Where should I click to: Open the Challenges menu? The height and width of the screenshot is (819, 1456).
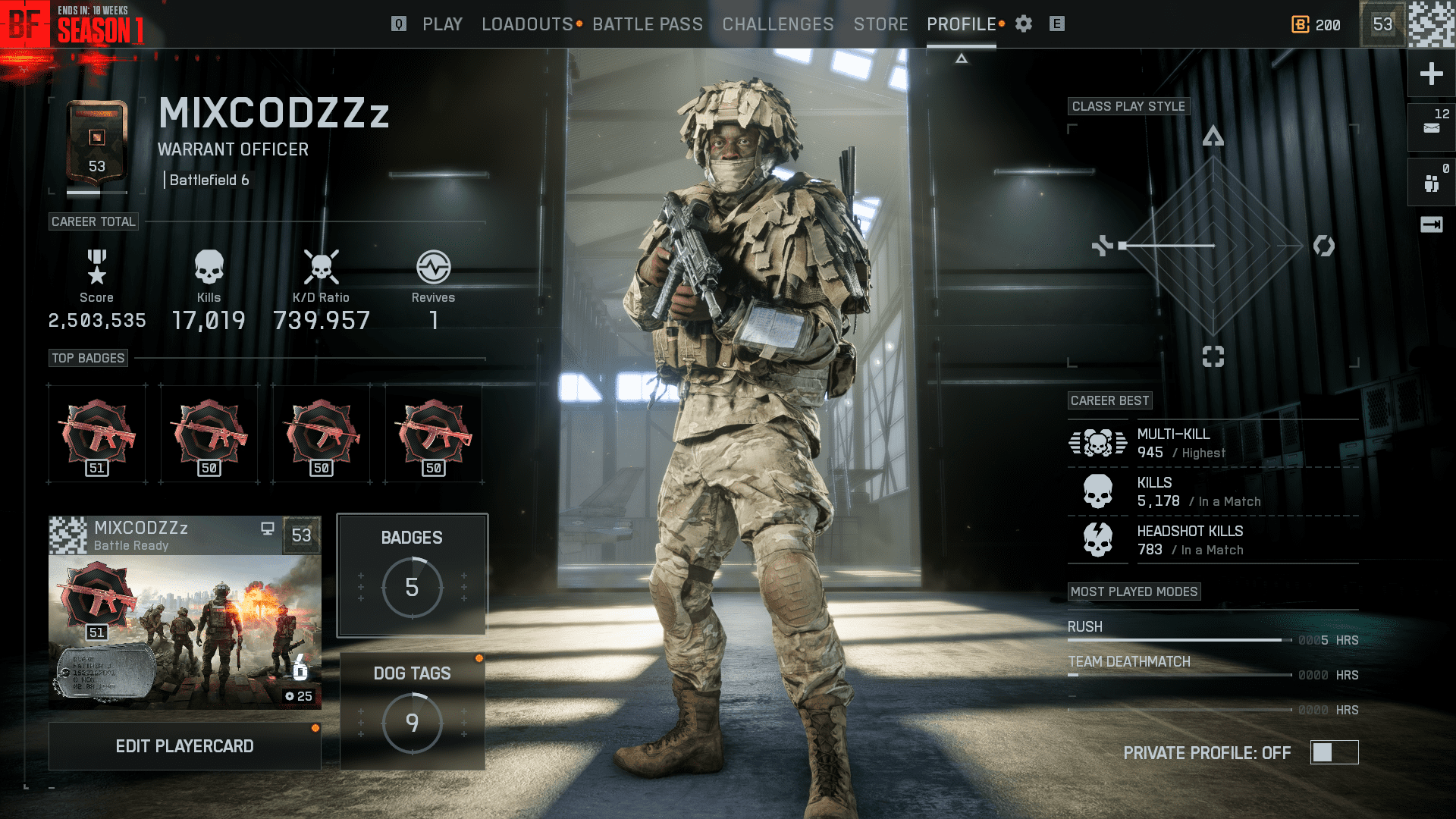click(777, 24)
